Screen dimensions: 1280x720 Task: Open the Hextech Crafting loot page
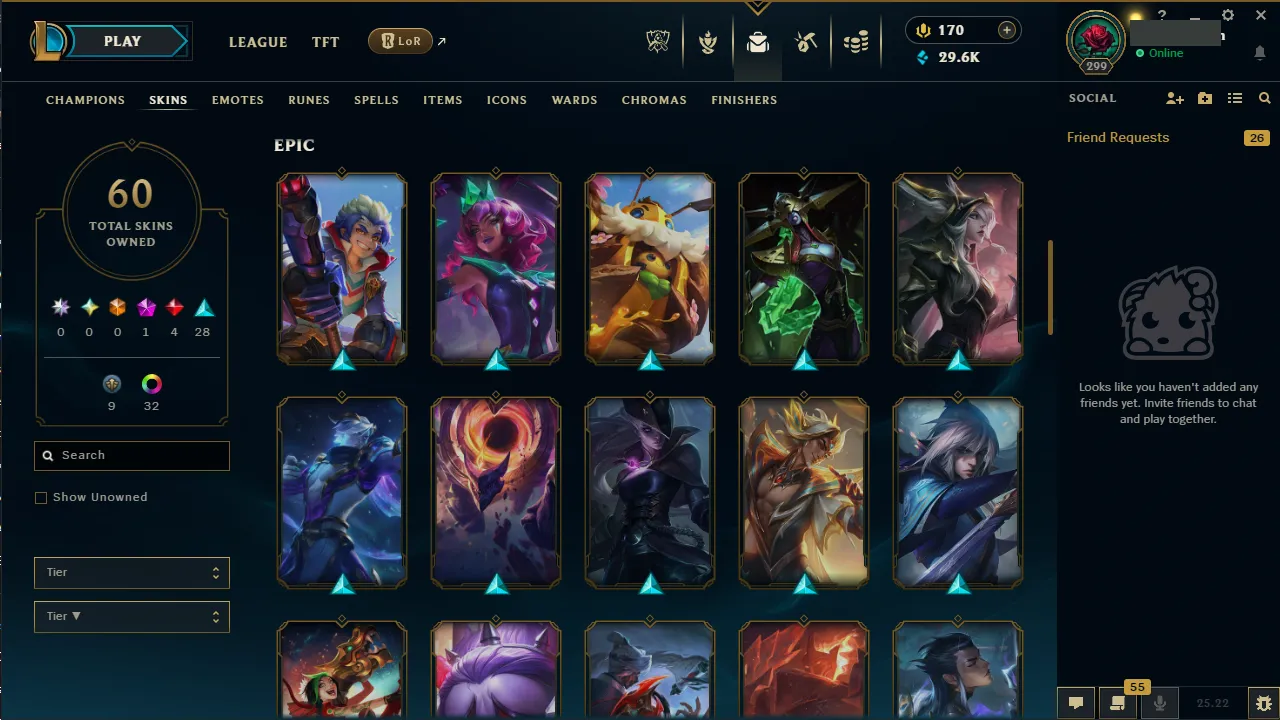(806, 42)
